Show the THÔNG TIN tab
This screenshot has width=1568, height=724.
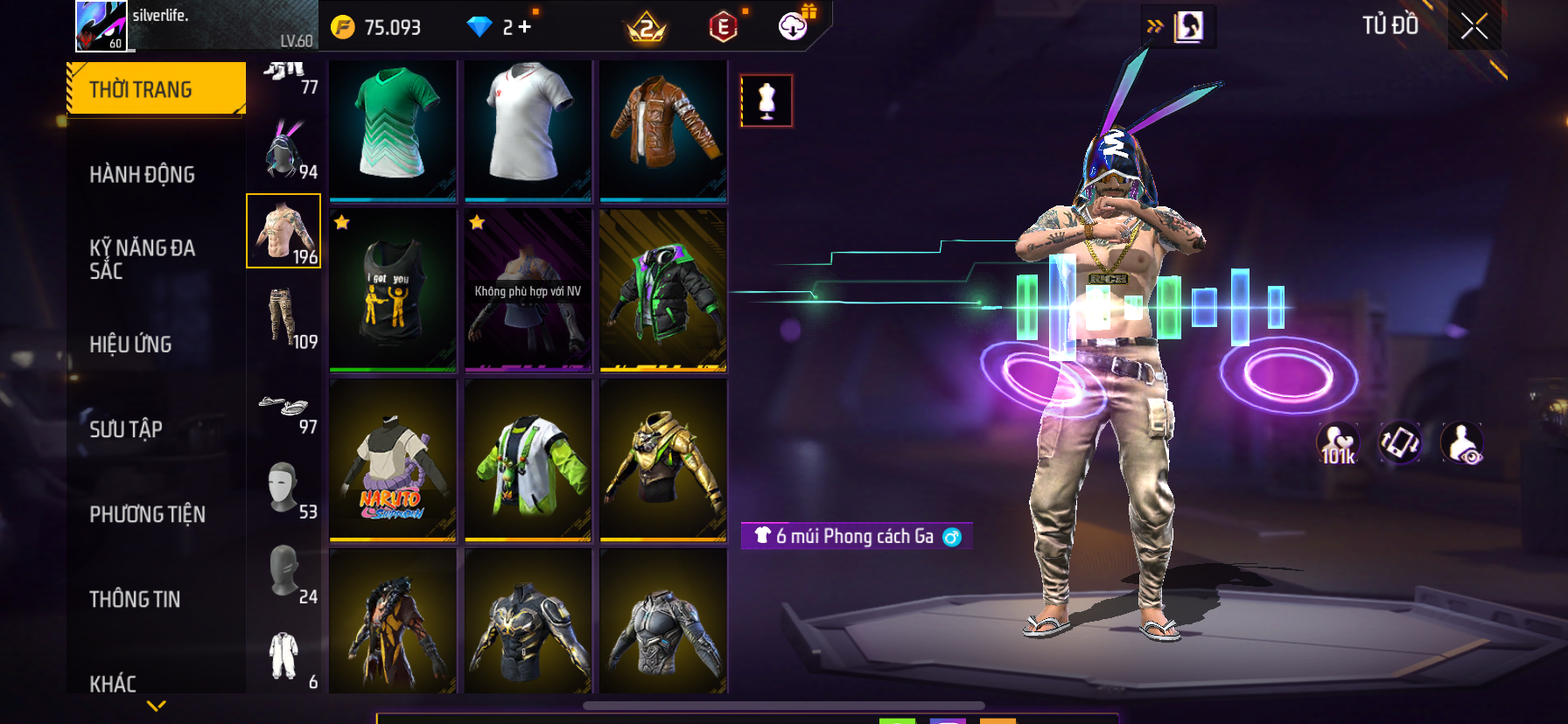coord(135,599)
